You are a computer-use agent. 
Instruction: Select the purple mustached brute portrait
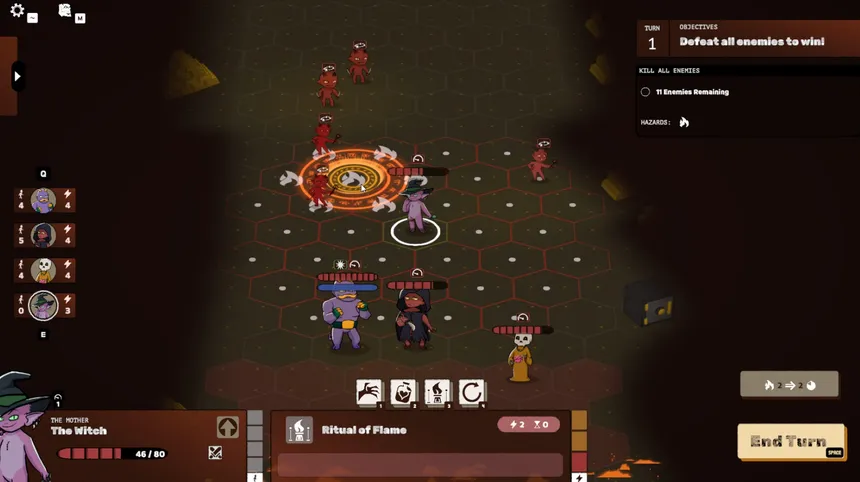point(43,200)
